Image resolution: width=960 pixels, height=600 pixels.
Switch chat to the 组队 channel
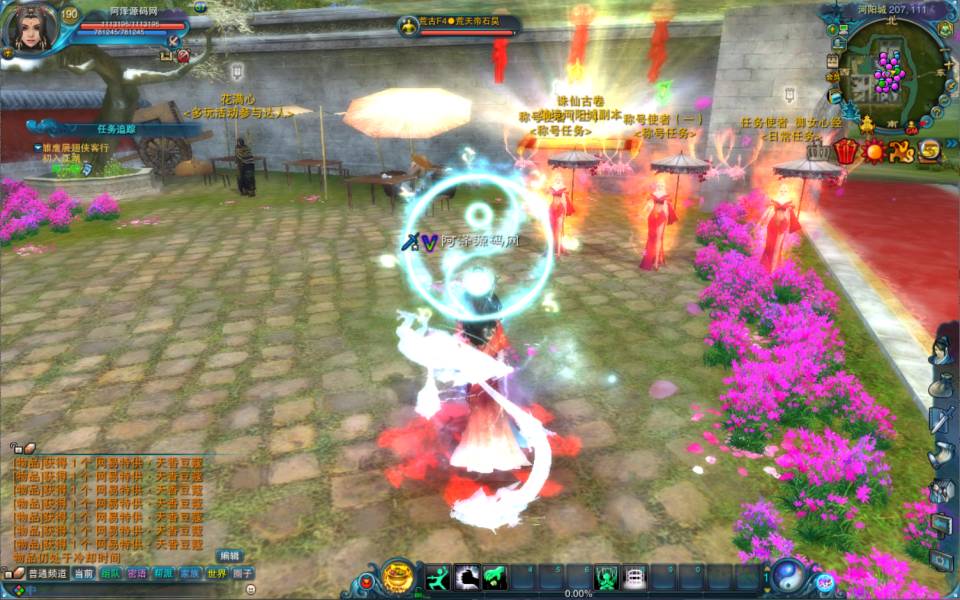coord(111,574)
